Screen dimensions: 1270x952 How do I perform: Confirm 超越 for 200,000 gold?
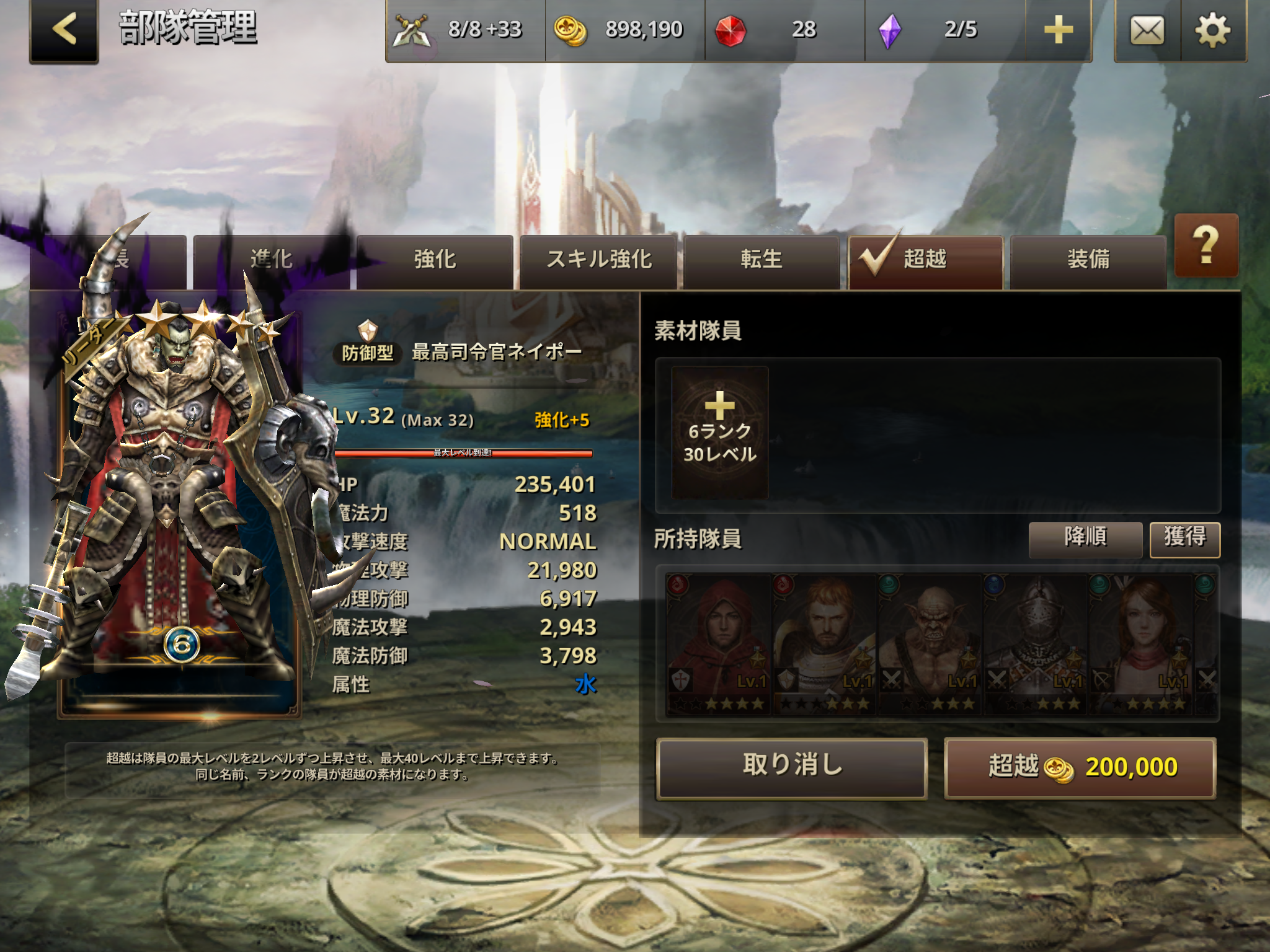(1080, 767)
